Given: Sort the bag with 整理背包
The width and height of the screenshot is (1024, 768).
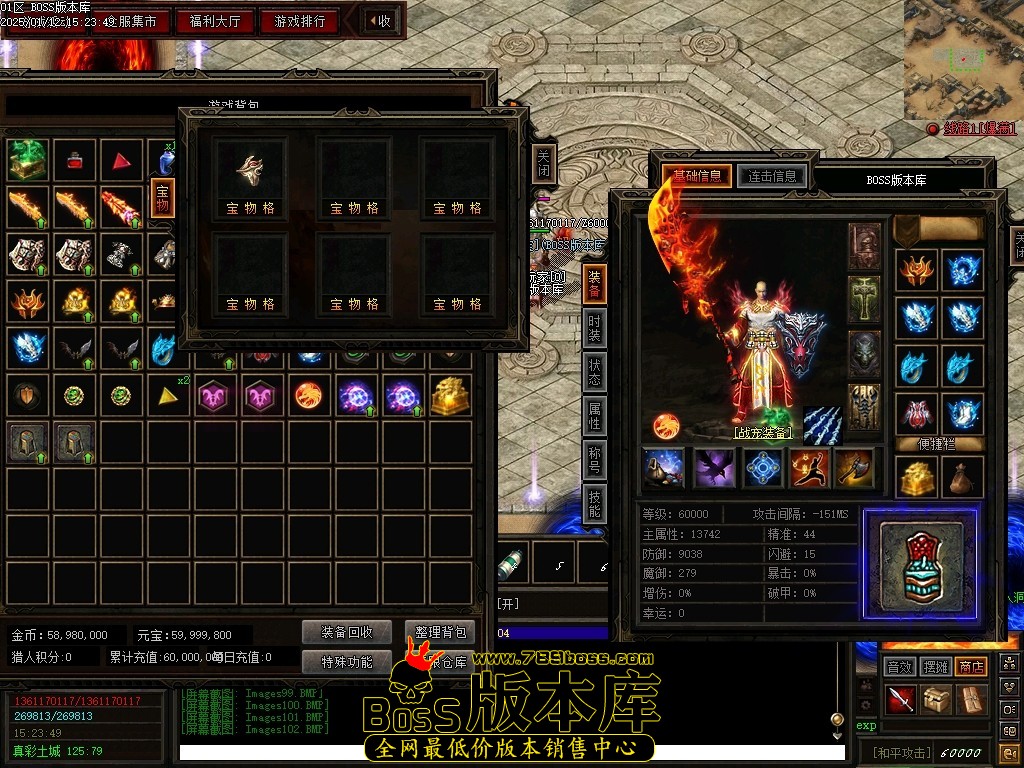Looking at the screenshot, I should tap(440, 632).
